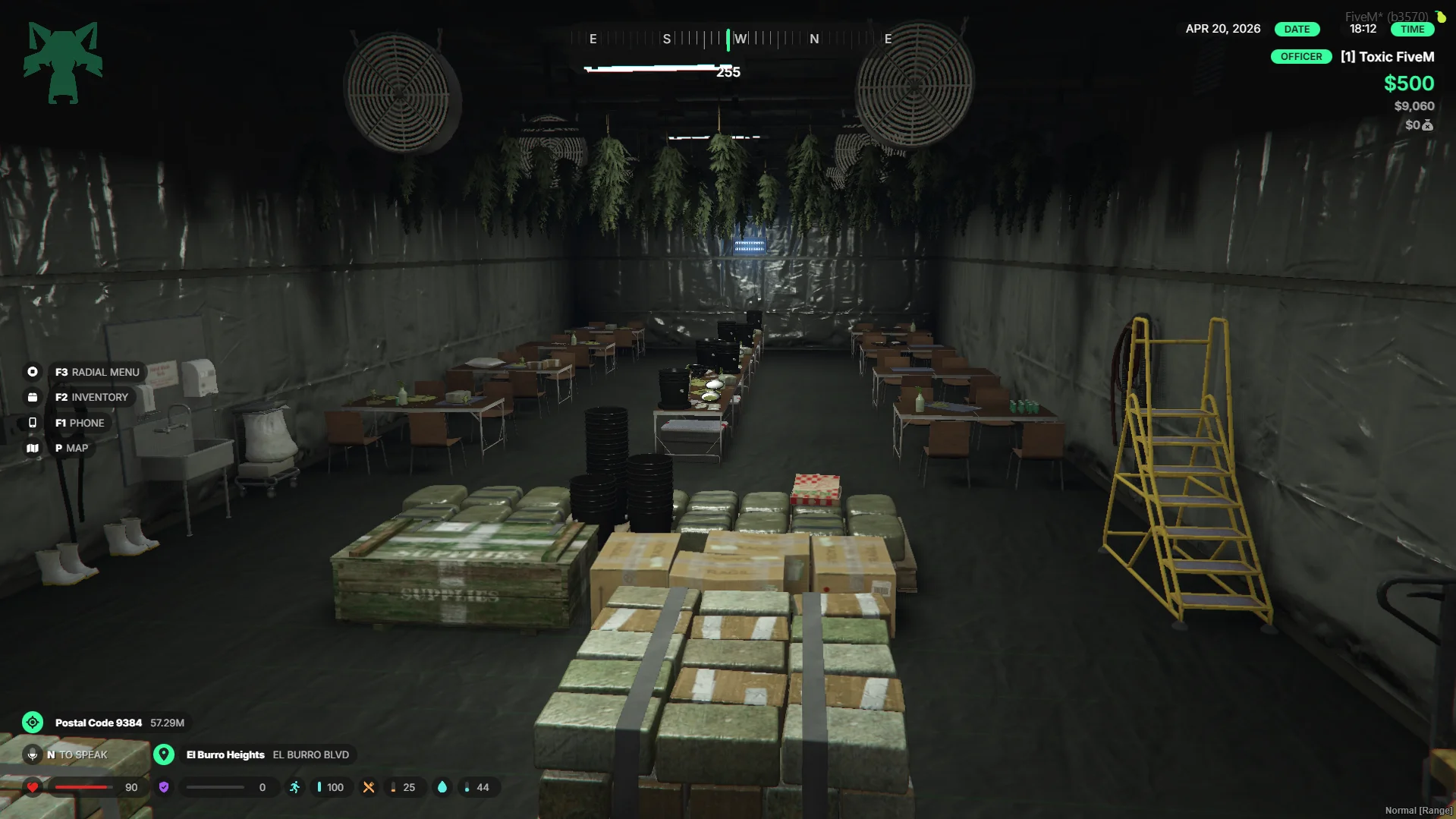Viewport: 1456px width, 819px height.
Task: Show the Map via its icon
Action: tap(33, 448)
